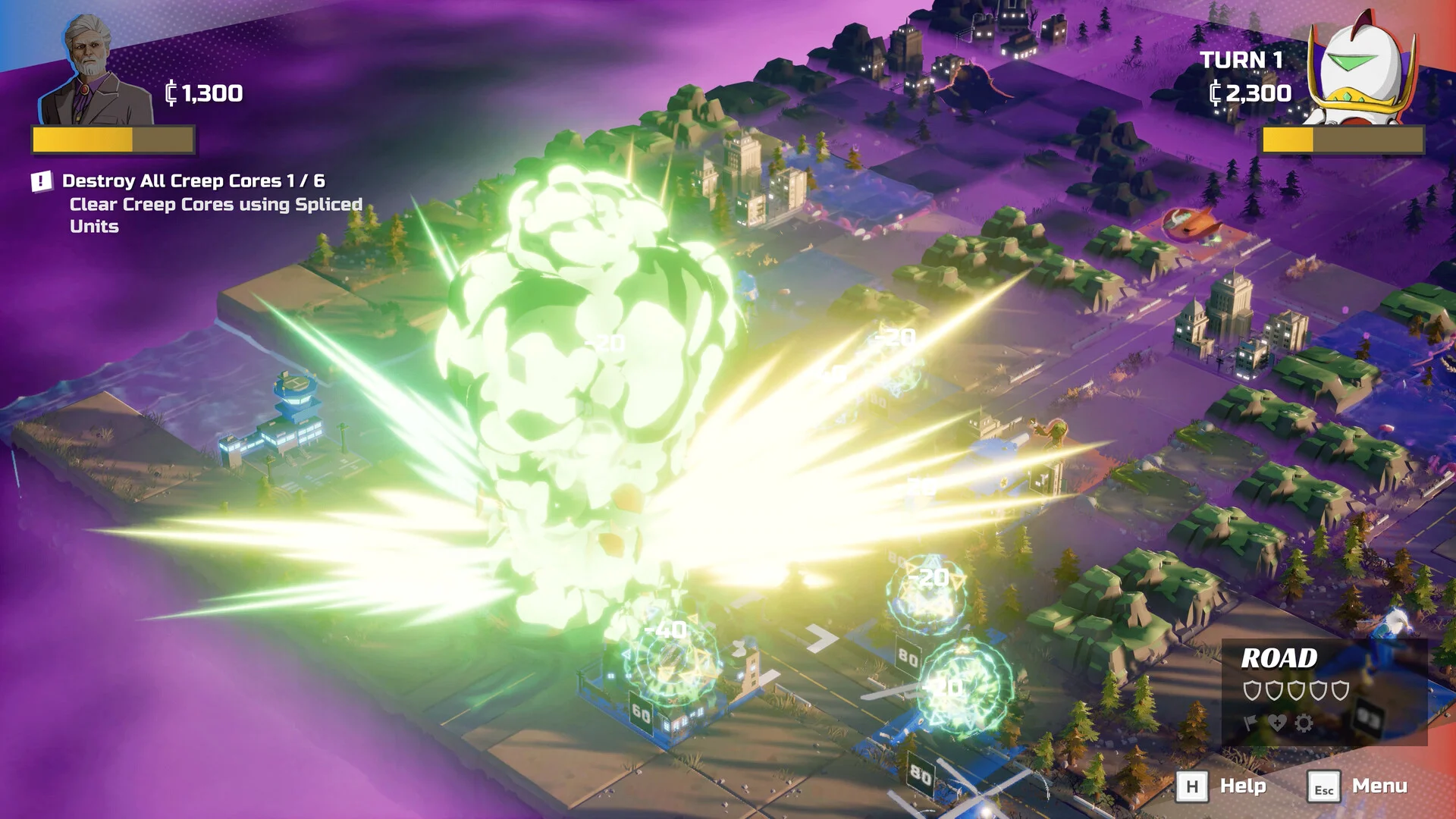This screenshot has height=819, width=1456.
Task: Open the Help screen
Action: (x=1221, y=786)
